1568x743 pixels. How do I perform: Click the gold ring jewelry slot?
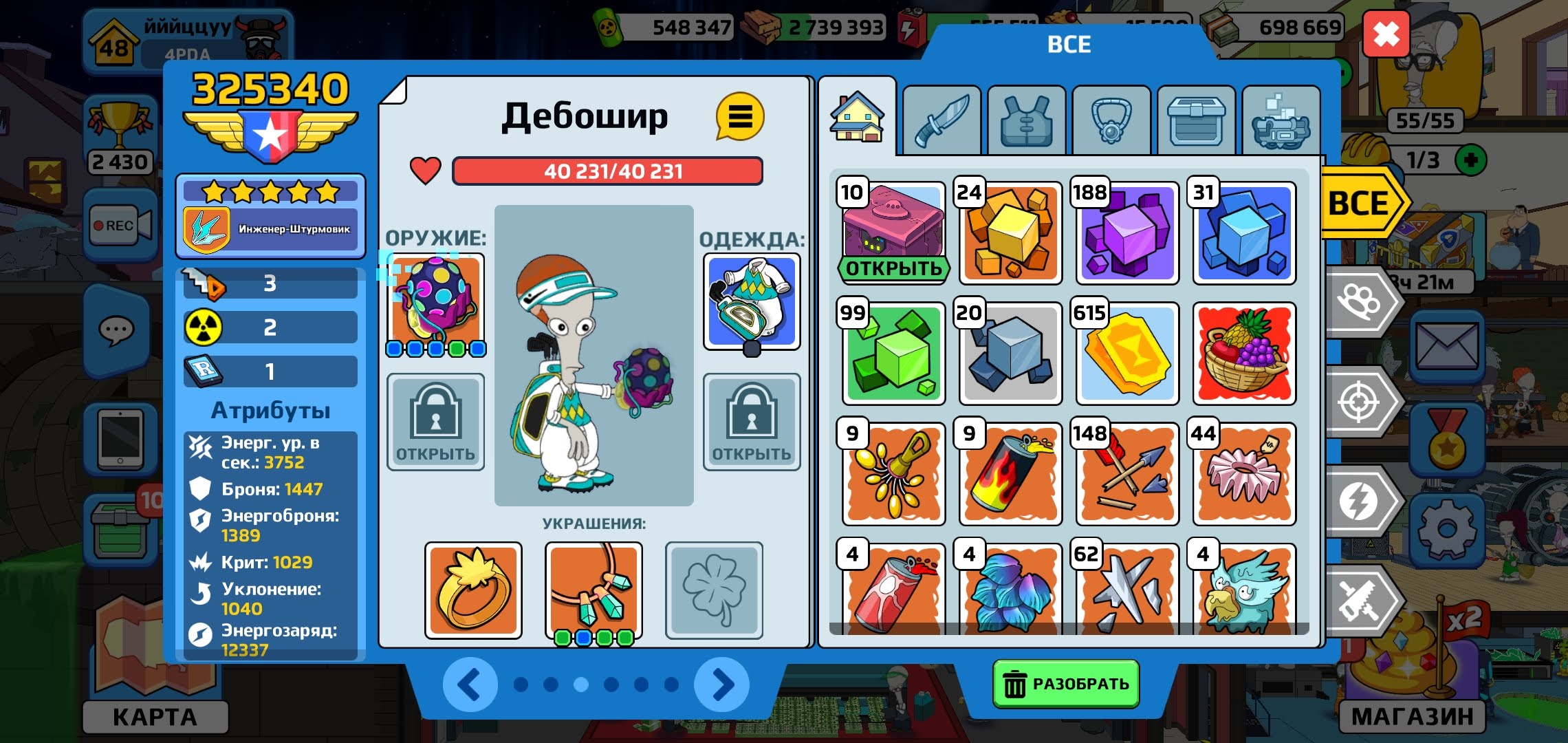[473, 590]
